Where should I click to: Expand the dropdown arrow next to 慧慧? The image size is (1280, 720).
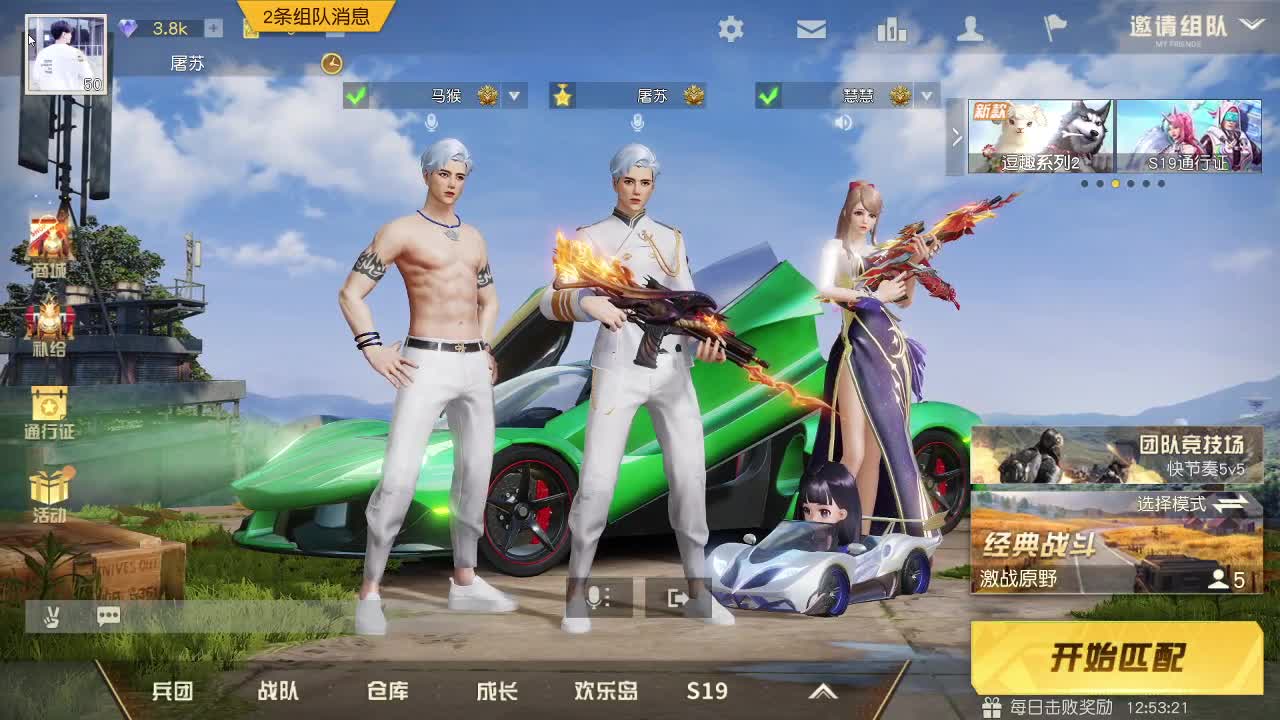928,96
